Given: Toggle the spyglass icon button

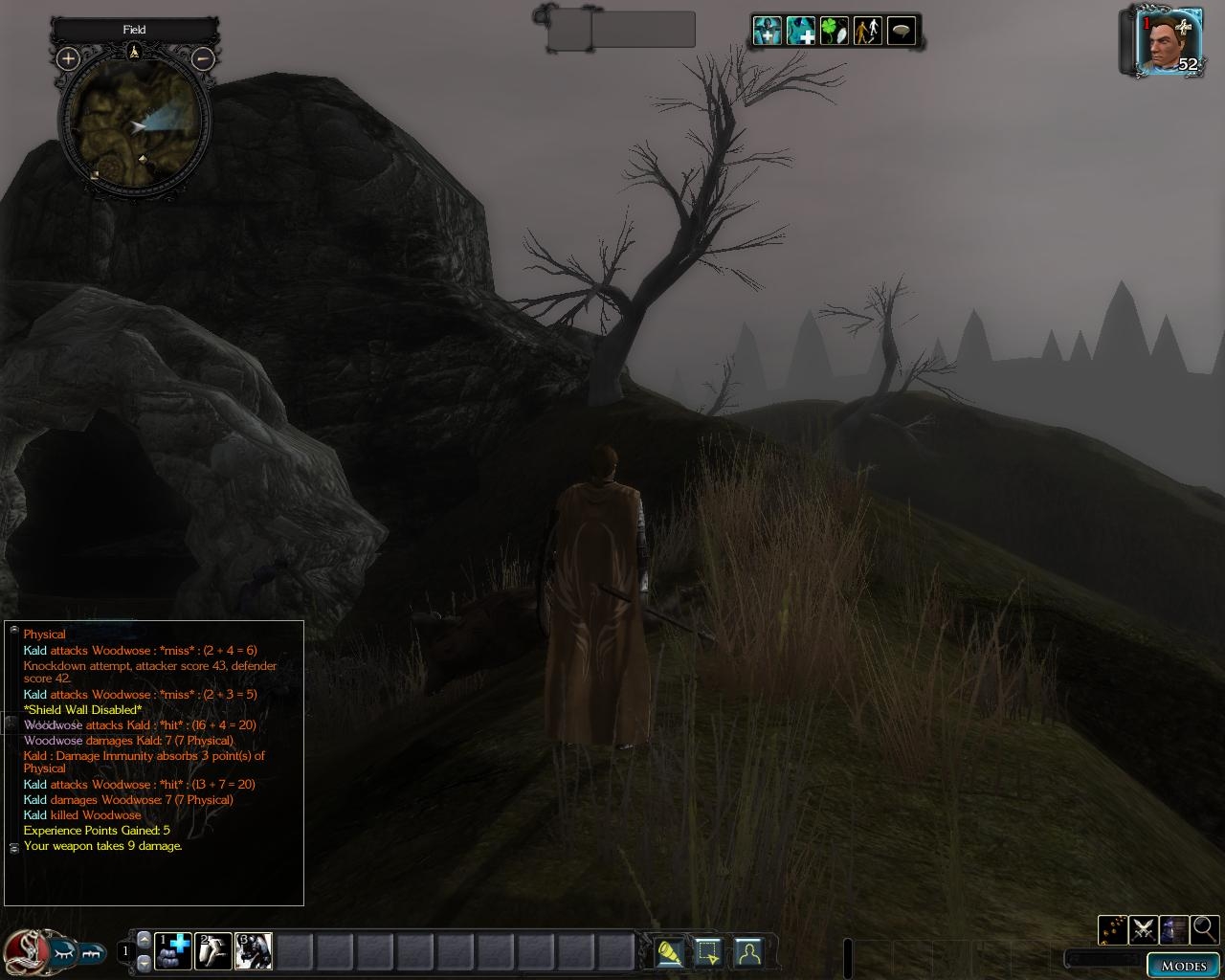Looking at the screenshot, I should pyautogui.click(x=670, y=953).
